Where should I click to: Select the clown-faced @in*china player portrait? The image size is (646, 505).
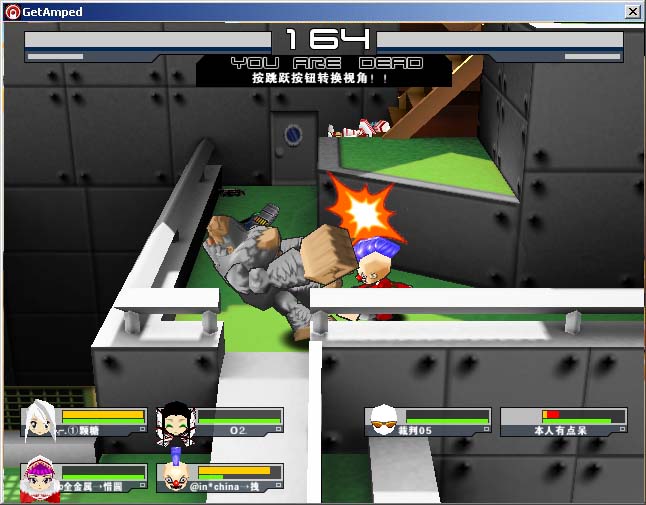pos(176,476)
